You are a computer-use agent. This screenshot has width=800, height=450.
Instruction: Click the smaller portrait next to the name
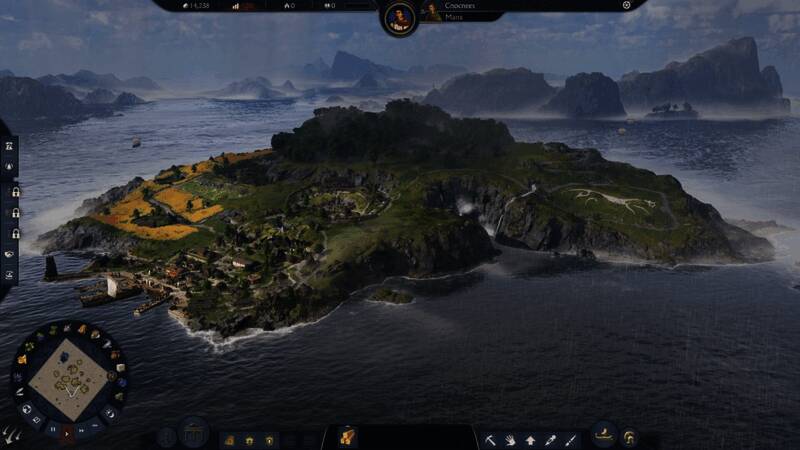(433, 11)
